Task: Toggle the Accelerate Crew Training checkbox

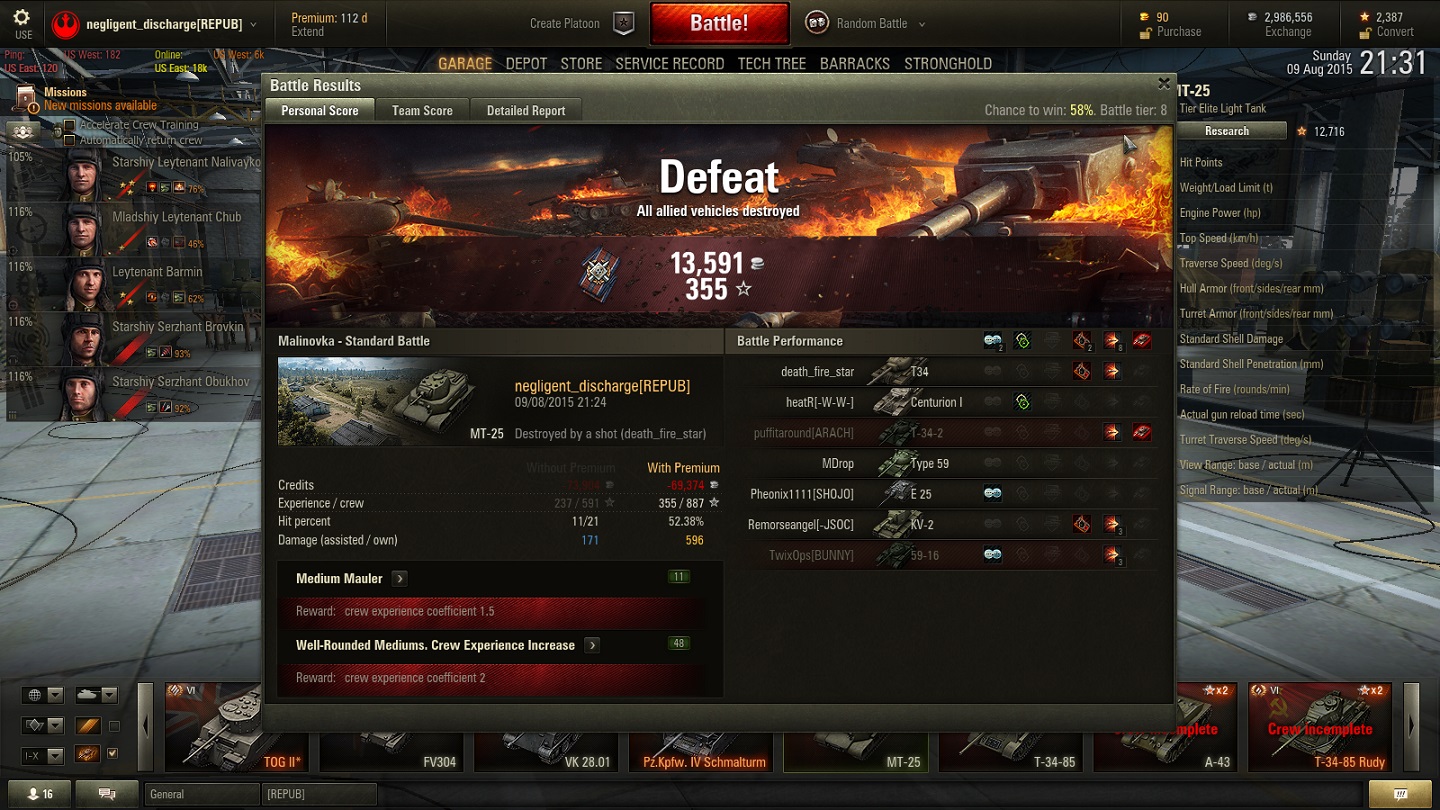Action: [x=70, y=126]
